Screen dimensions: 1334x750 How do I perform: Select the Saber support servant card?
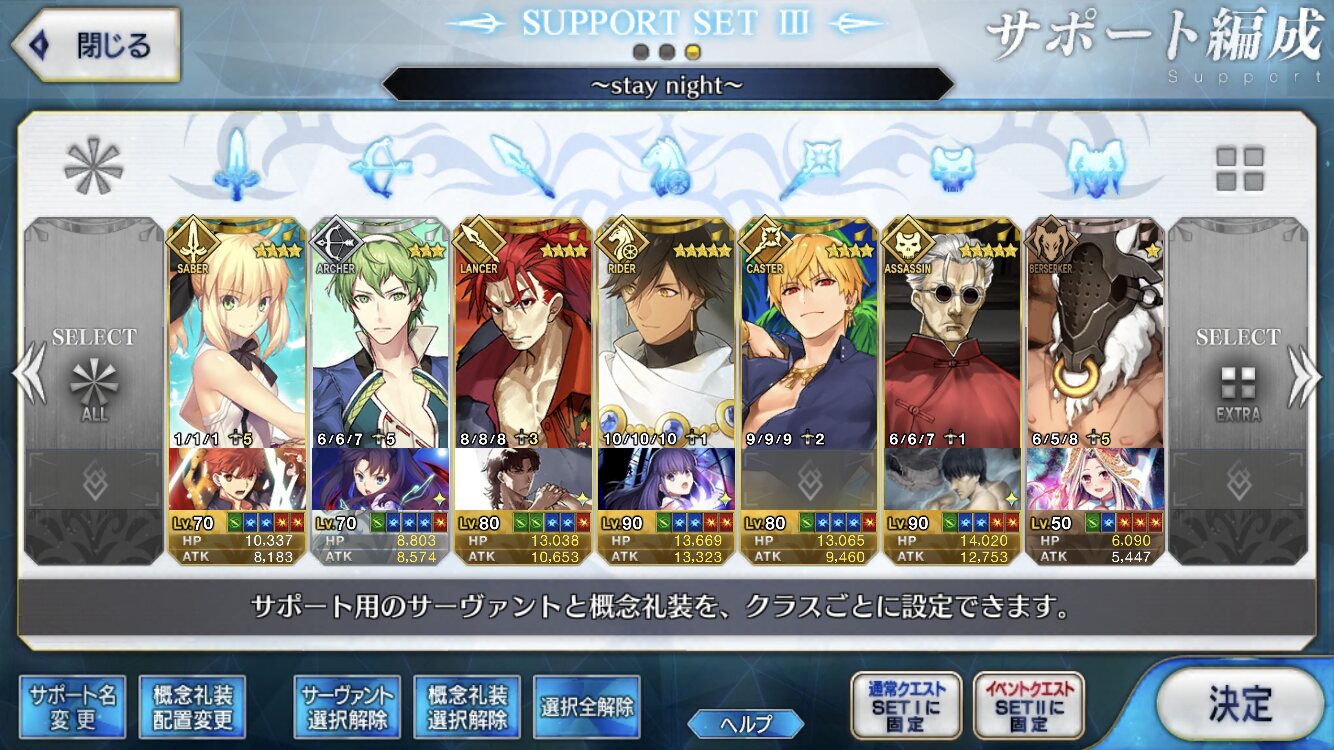point(237,335)
